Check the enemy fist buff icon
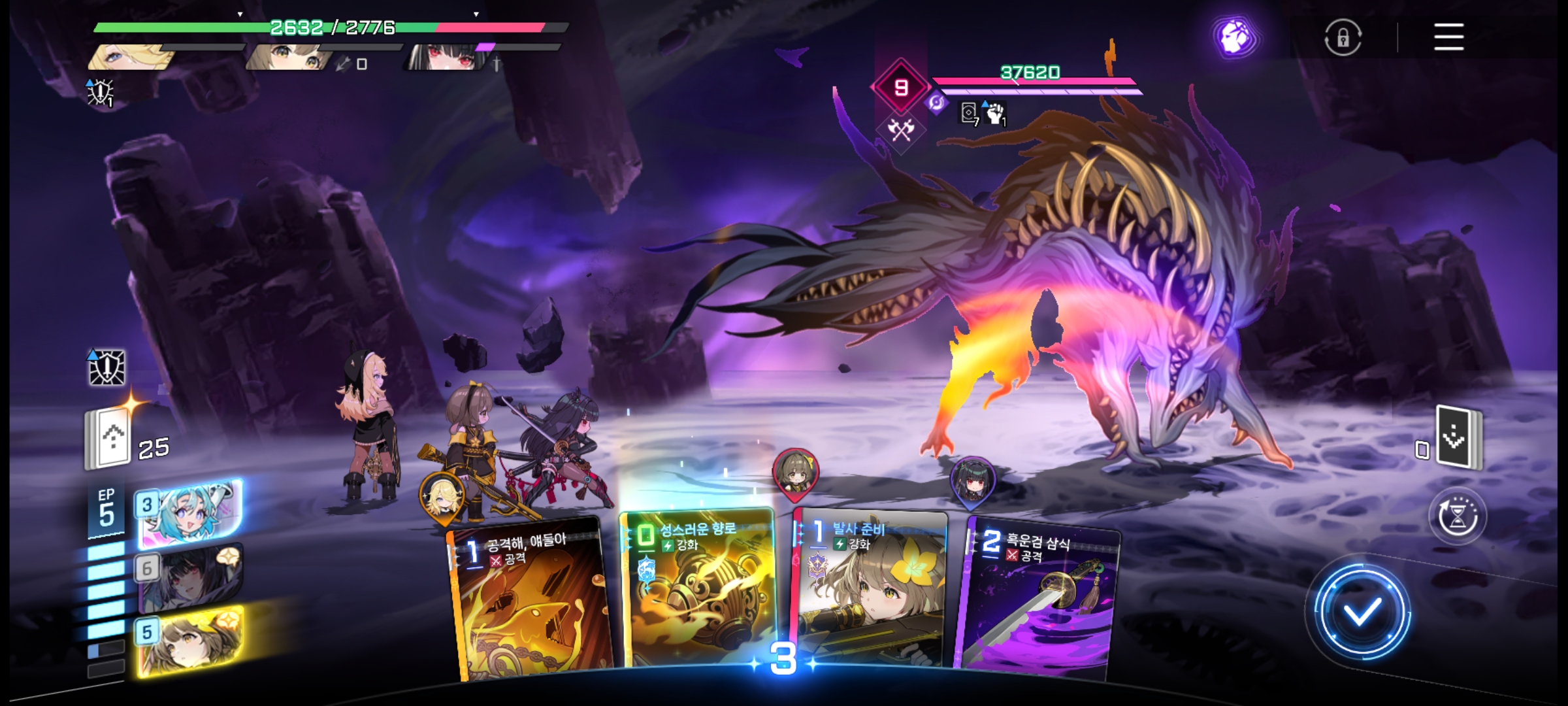Screen dimensions: 1568x706 (x=995, y=113)
